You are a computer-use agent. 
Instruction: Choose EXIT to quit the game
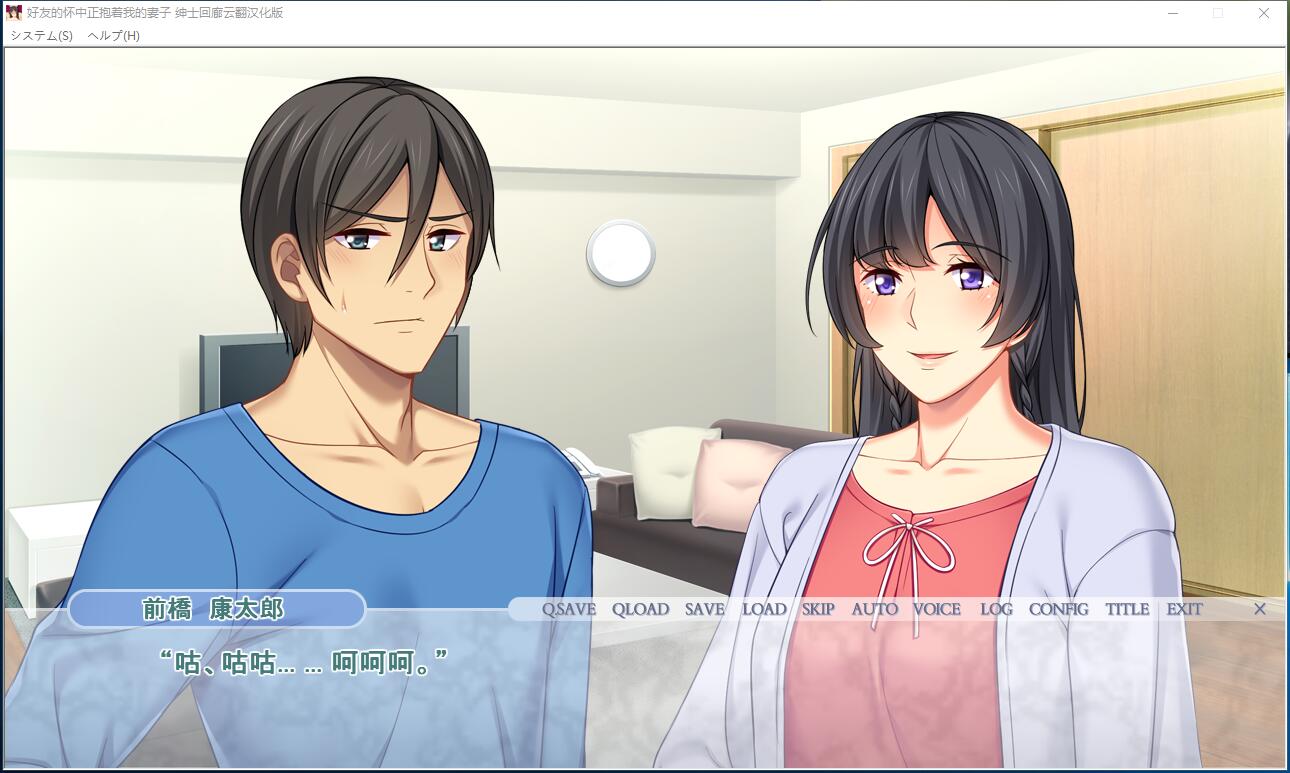(1184, 609)
